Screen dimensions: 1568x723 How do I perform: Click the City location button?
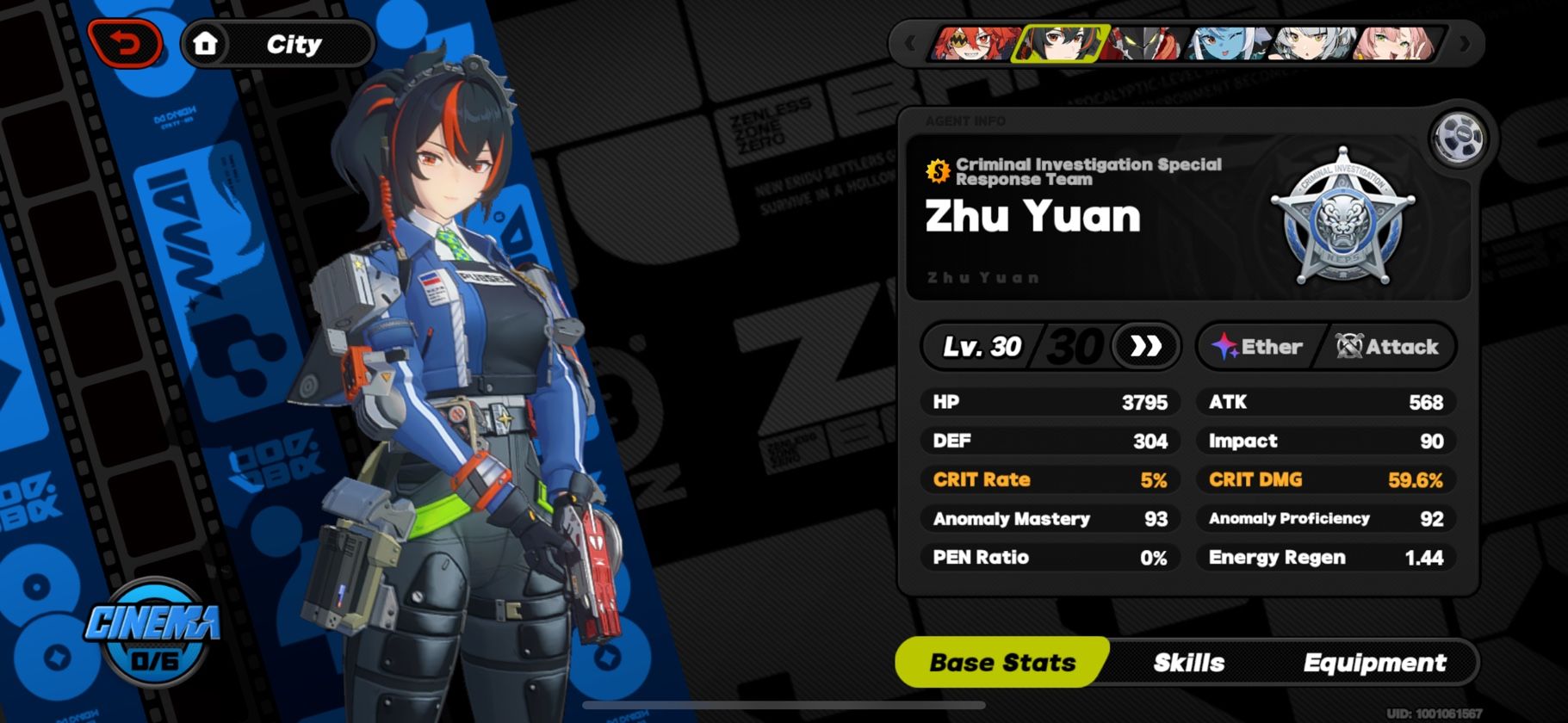tap(293, 43)
